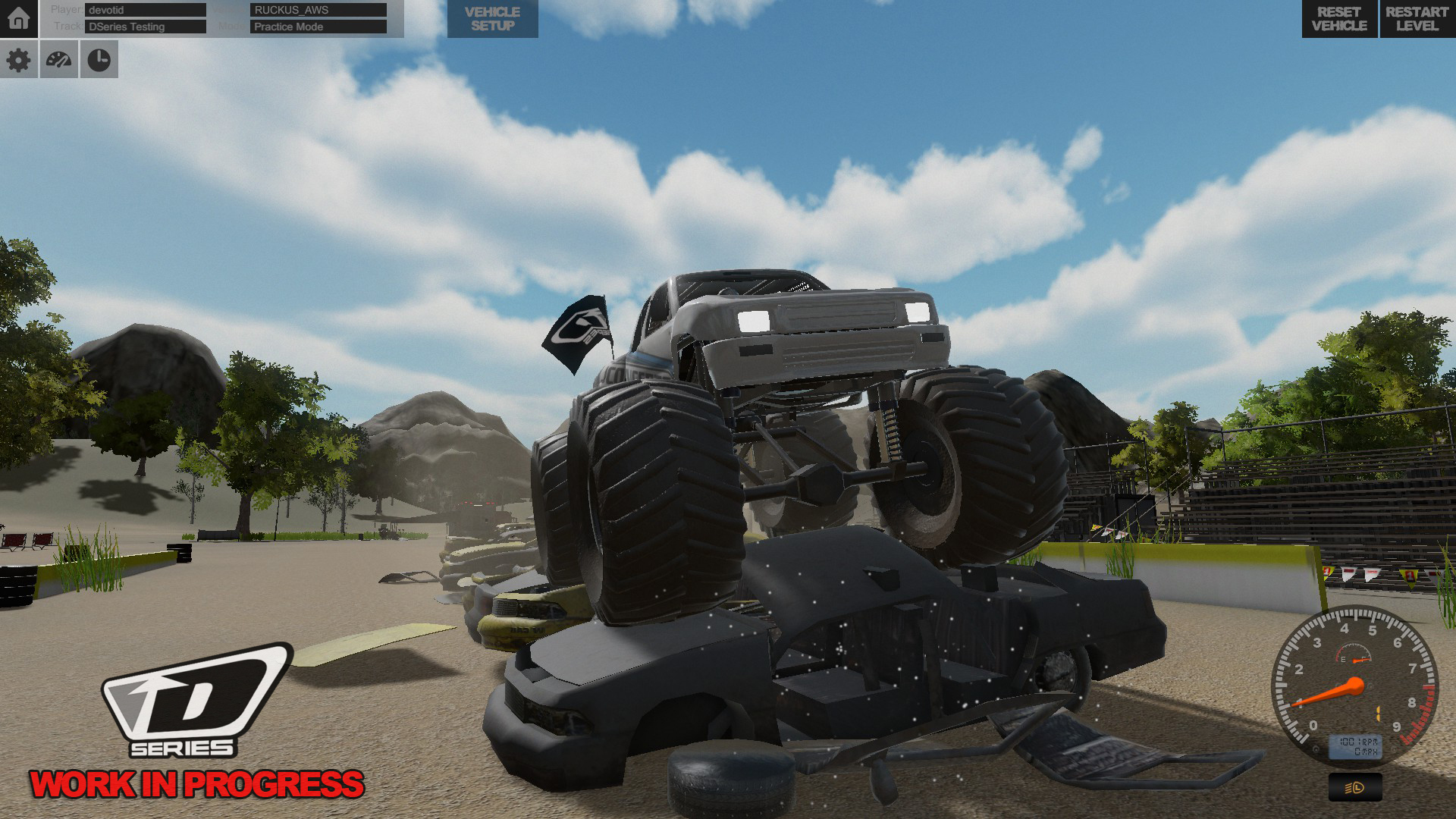Select the RUCKUS_AWS vehicle field
This screenshot has height=819, width=1456.
[x=318, y=10]
